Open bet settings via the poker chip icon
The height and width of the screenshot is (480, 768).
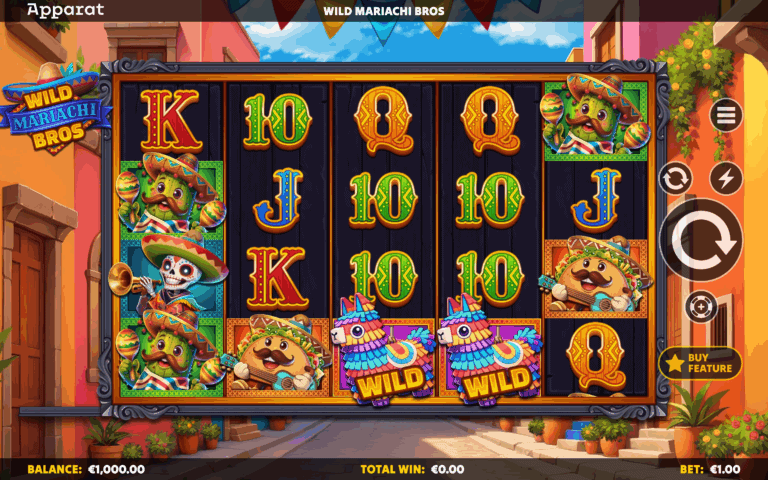[701, 305]
